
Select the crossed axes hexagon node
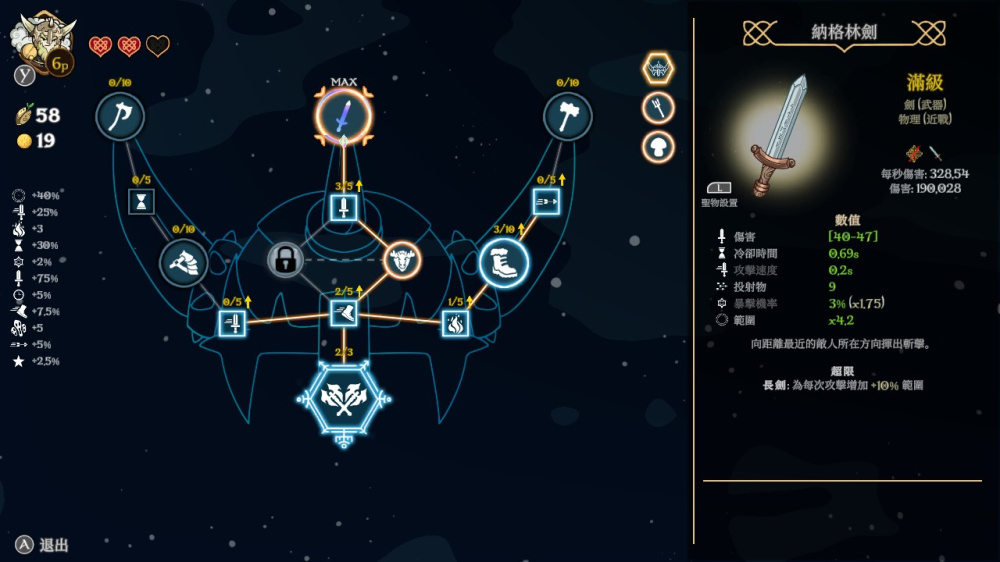click(x=343, y=398)
